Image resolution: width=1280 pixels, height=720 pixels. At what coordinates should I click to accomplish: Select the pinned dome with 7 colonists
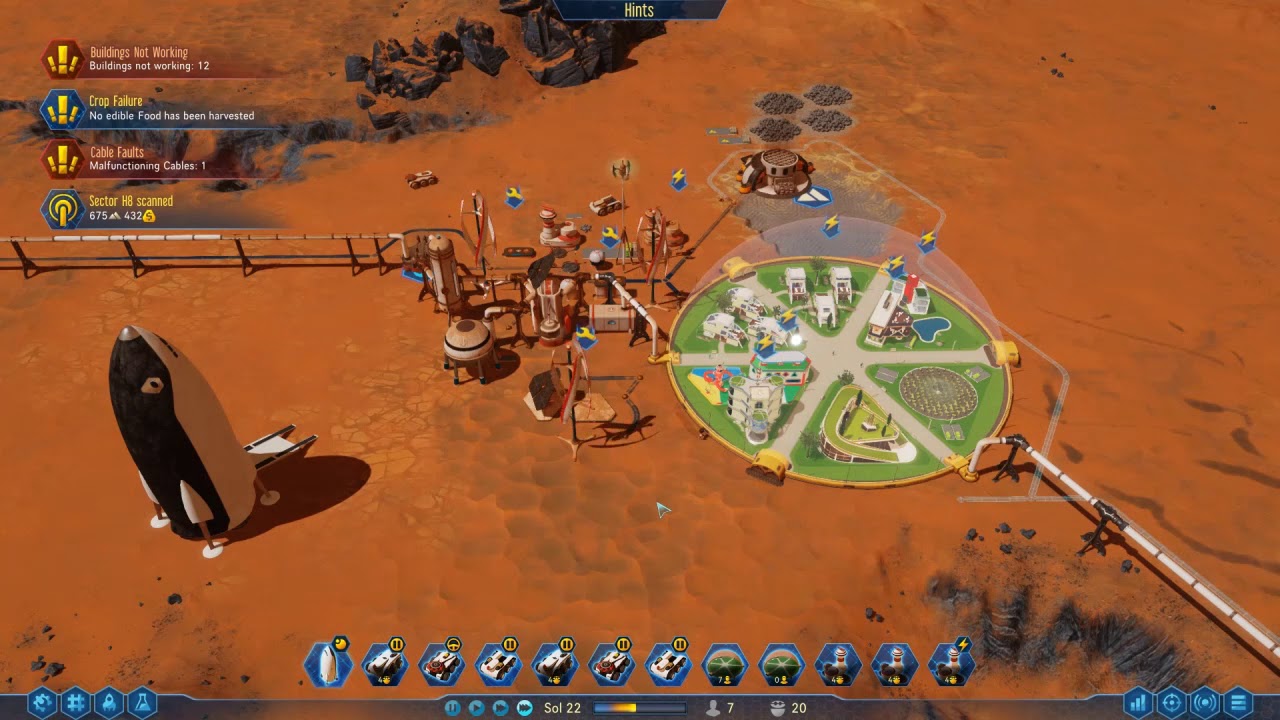click(x=724, y=663)
